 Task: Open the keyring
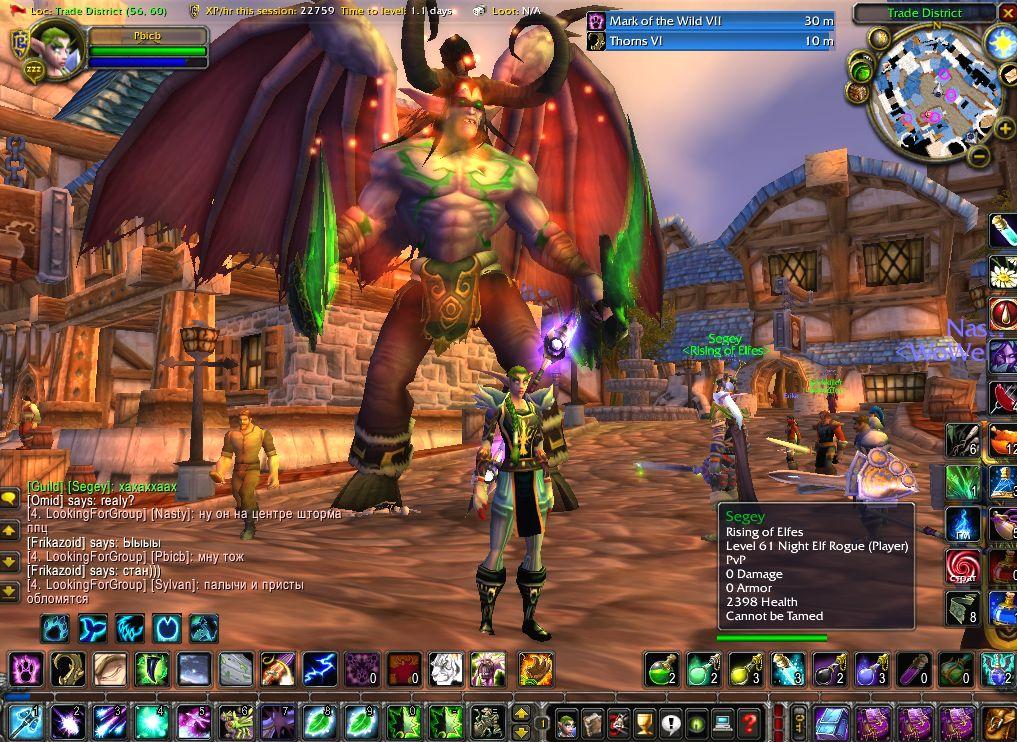[800, 721]
